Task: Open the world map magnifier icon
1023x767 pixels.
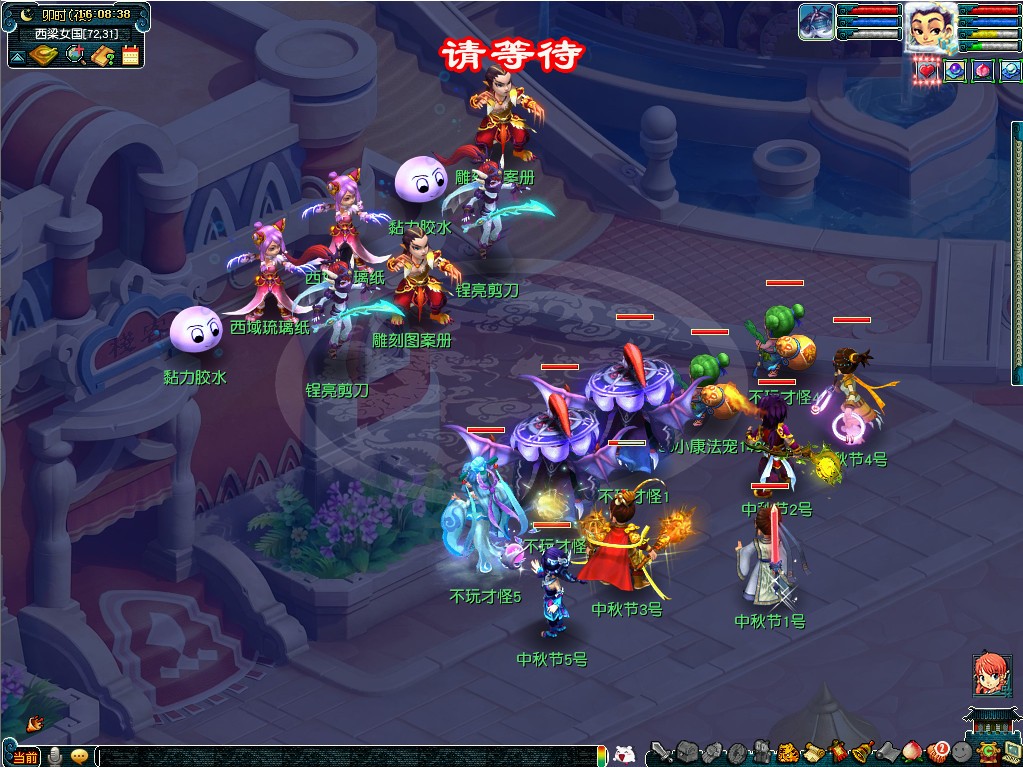Action: tap(75, 55)
